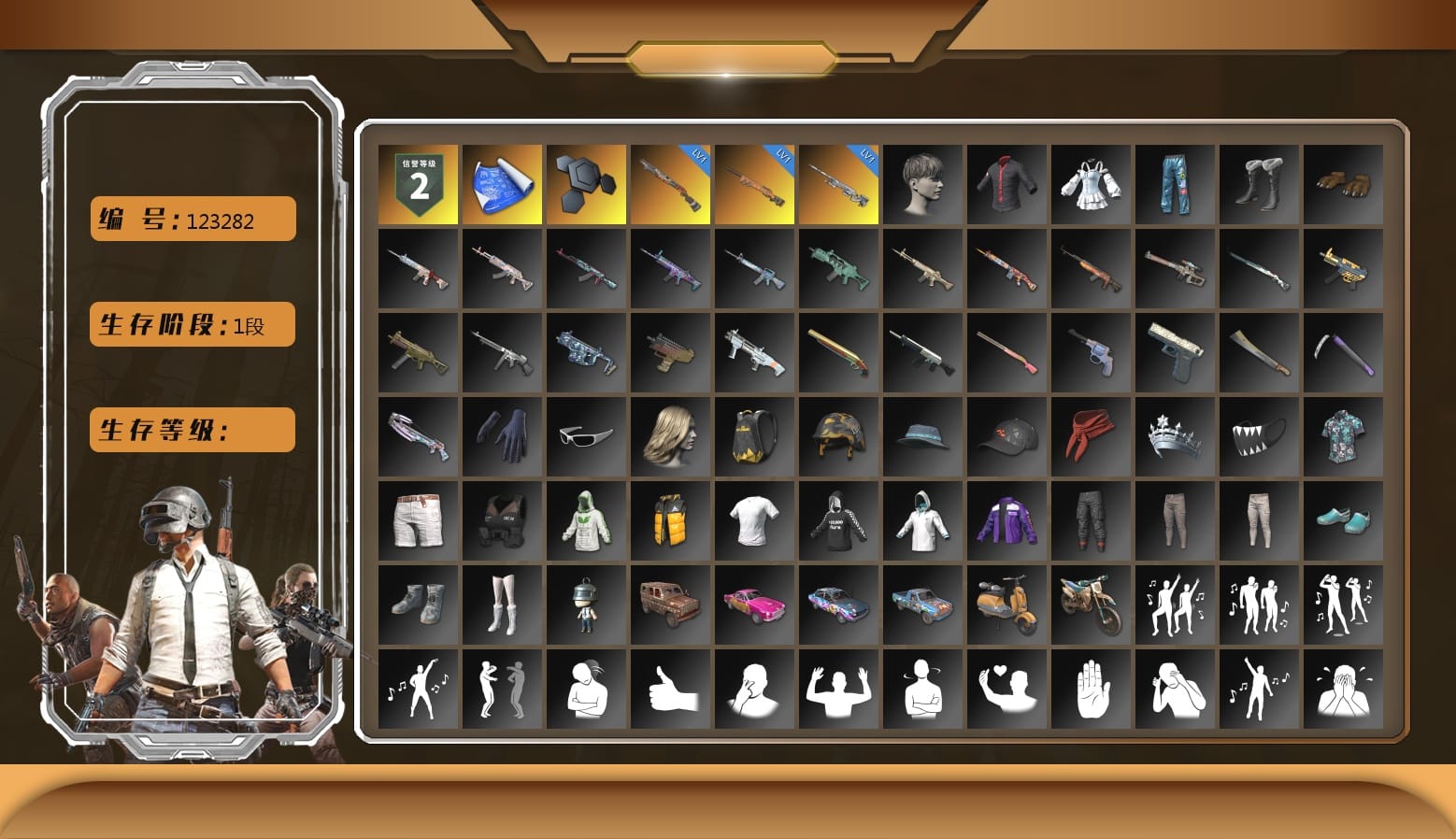Screen dimensions: 1456x839
Task: Choose the raised open hand emote
Action: (x=1091, y=689)
